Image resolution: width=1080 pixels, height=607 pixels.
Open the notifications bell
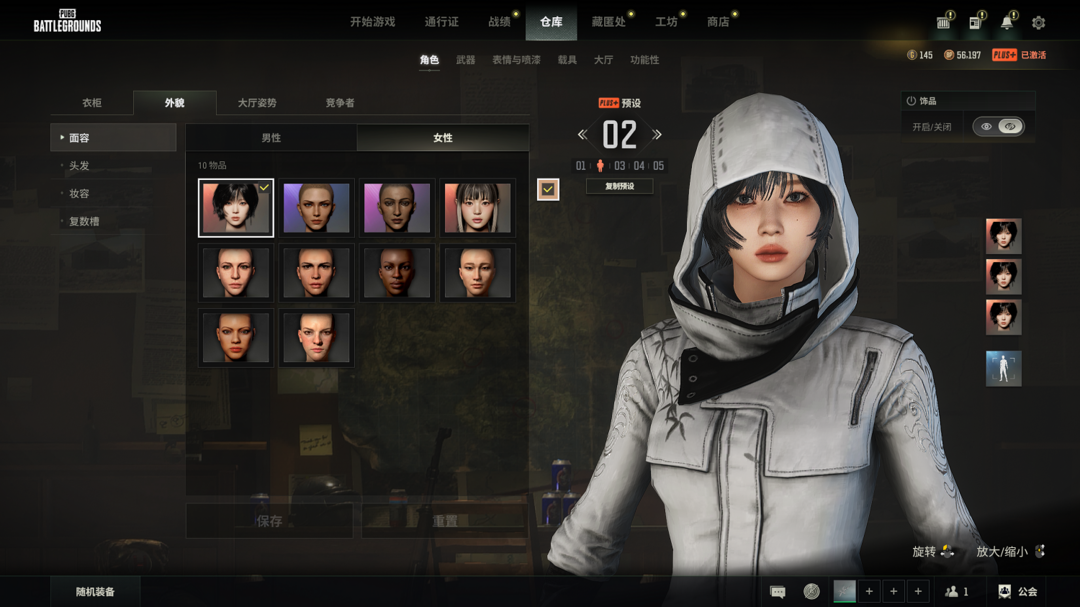click(1007, 23)
